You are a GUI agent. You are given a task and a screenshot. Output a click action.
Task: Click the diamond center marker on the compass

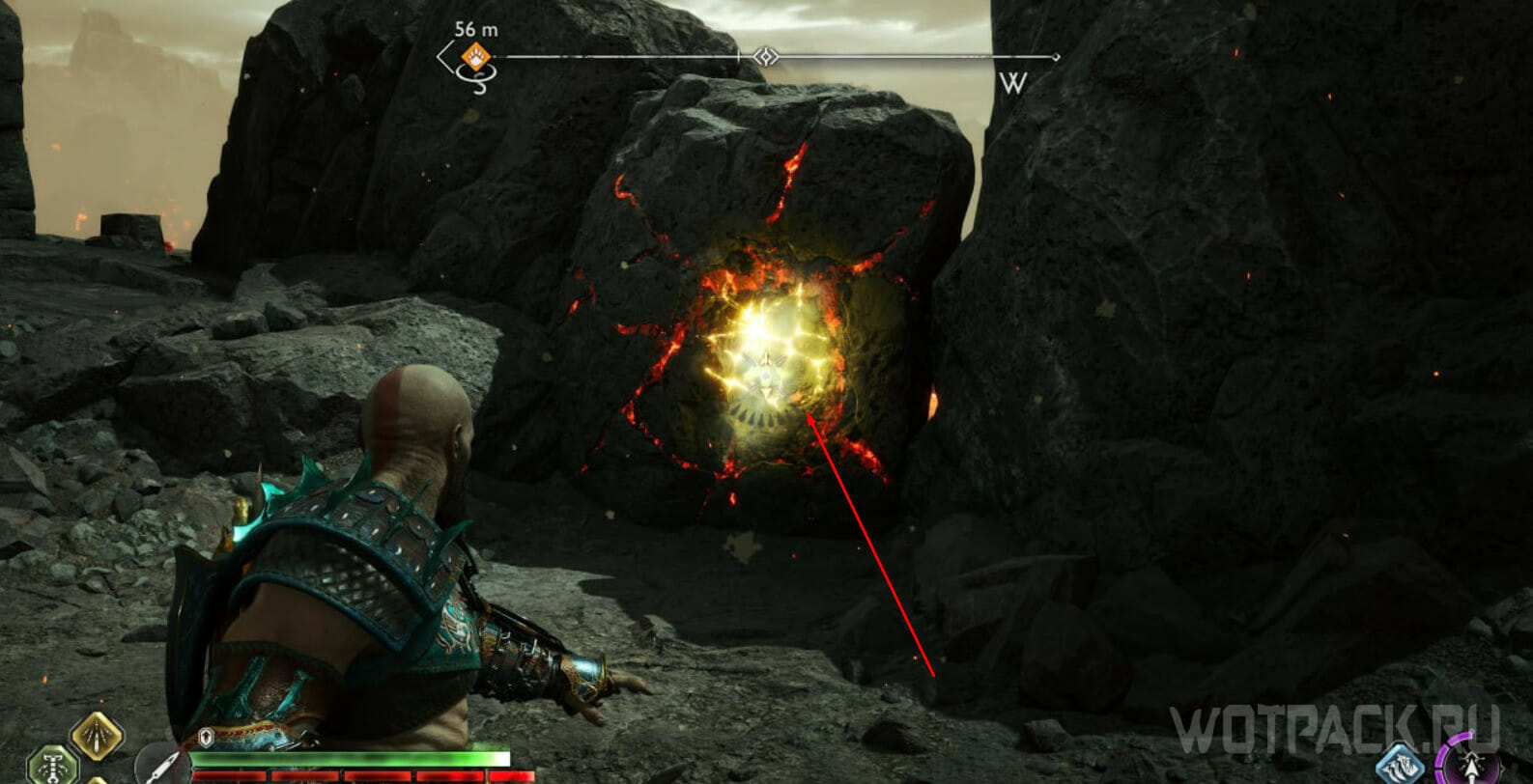[765, 57]
